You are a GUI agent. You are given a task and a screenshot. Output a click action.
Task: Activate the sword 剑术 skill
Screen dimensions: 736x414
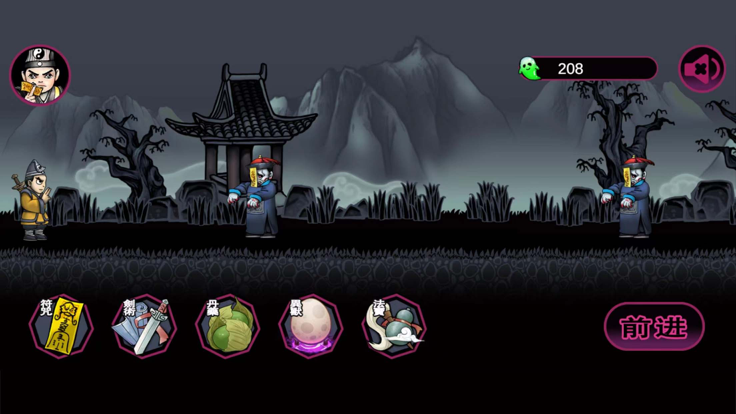point(144,326)
